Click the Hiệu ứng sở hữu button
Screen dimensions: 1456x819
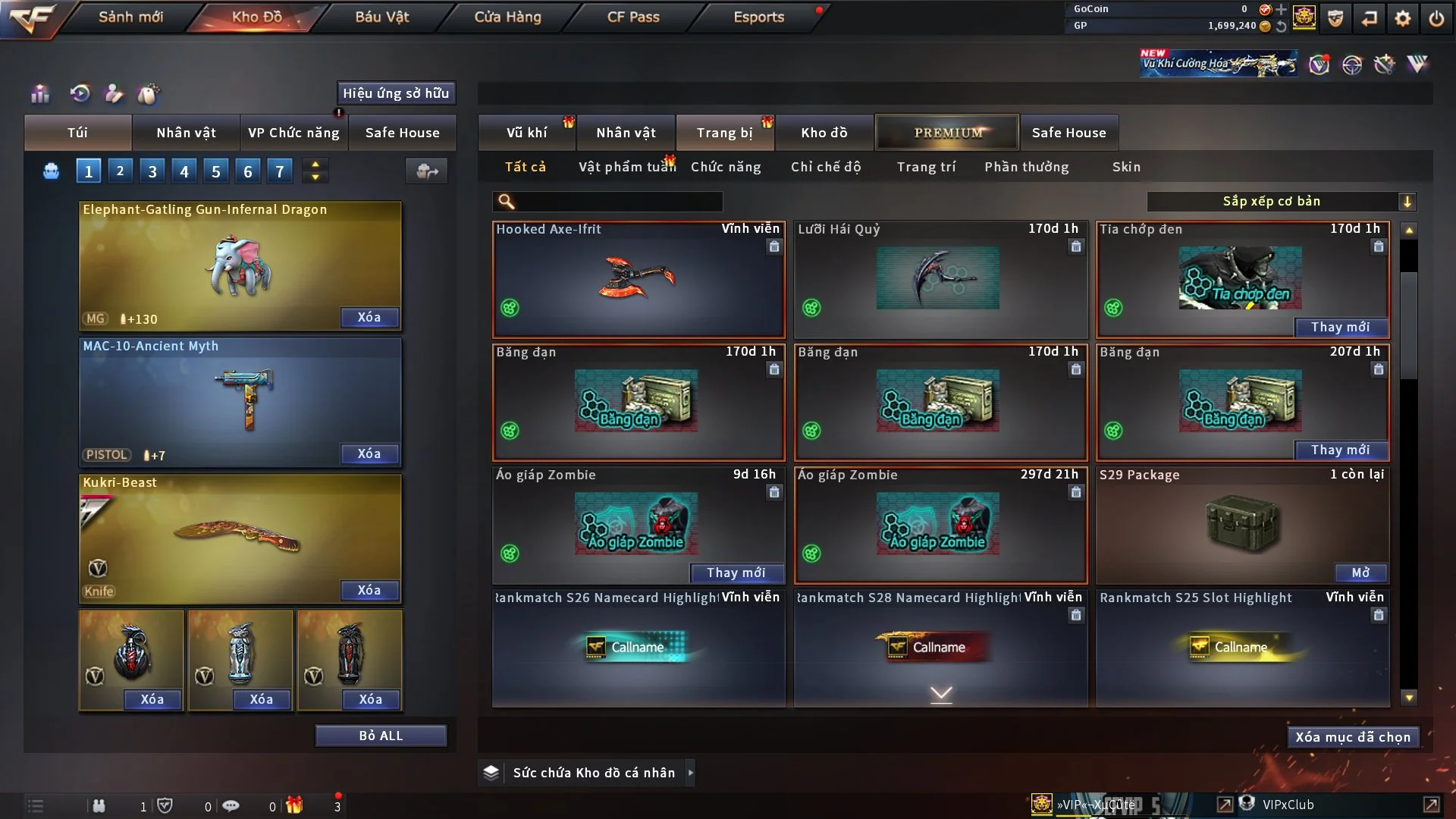coord(396,93)
